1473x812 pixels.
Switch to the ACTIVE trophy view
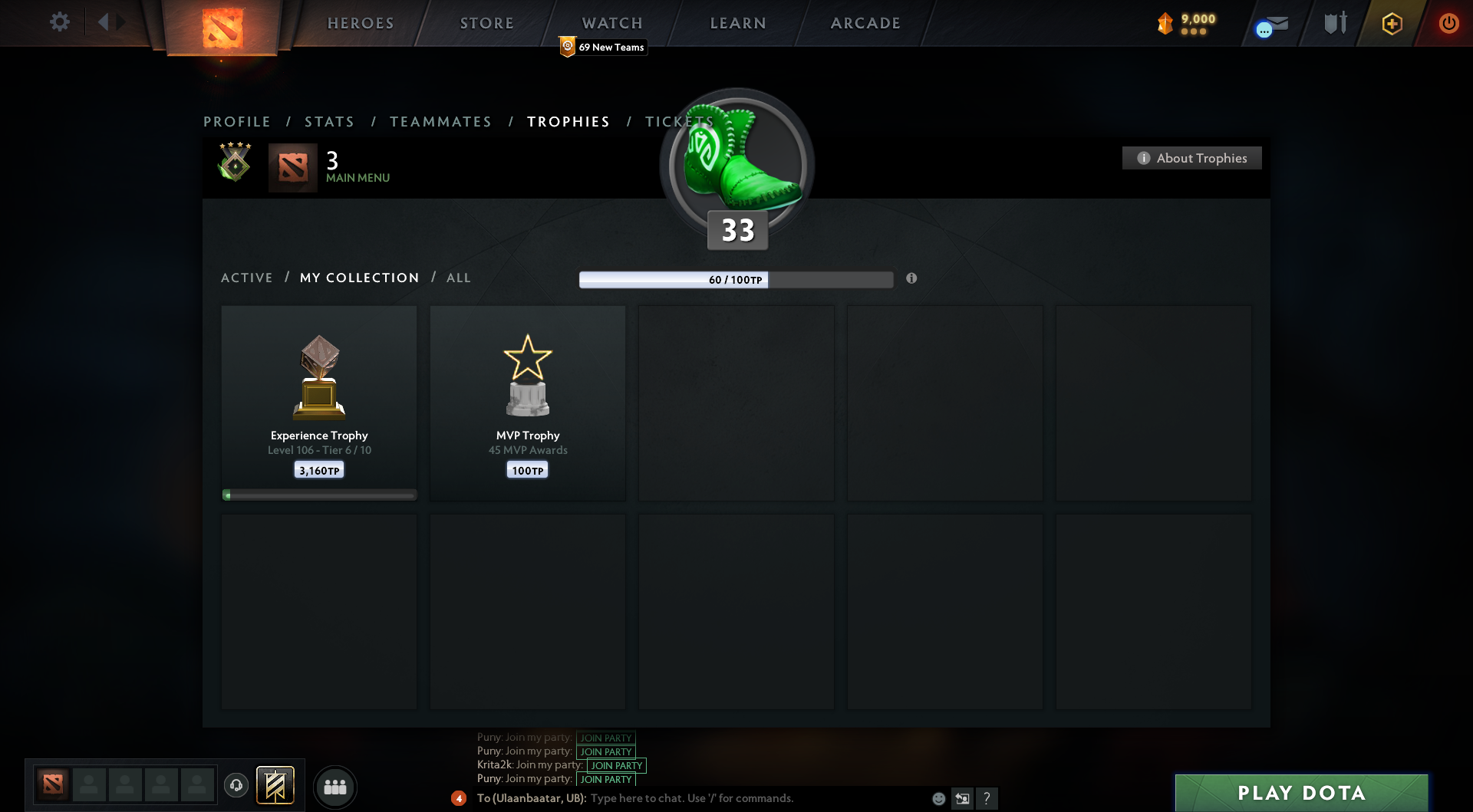[x=247, y=278]
